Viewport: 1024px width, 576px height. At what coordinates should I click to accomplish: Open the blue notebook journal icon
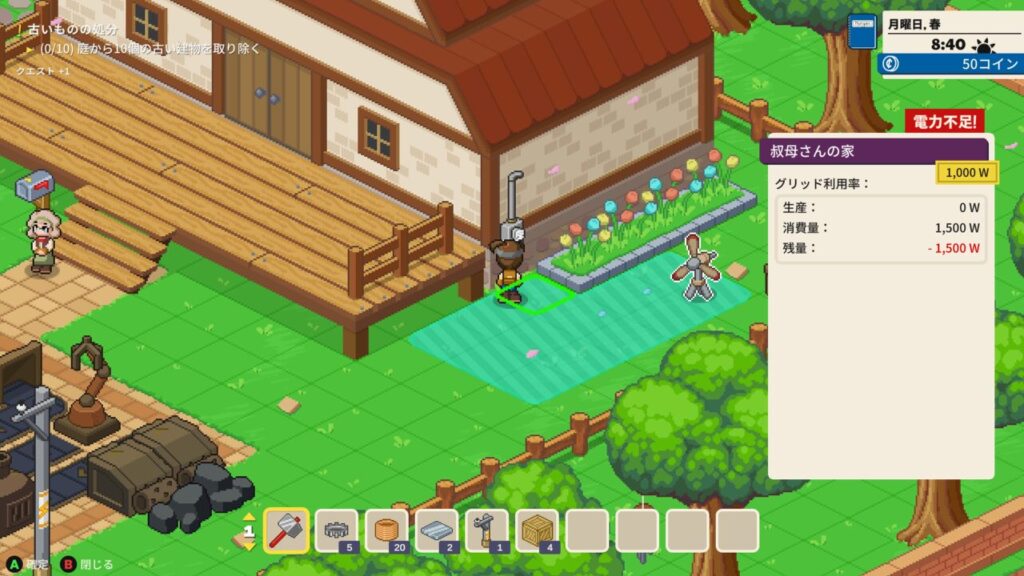861,32
